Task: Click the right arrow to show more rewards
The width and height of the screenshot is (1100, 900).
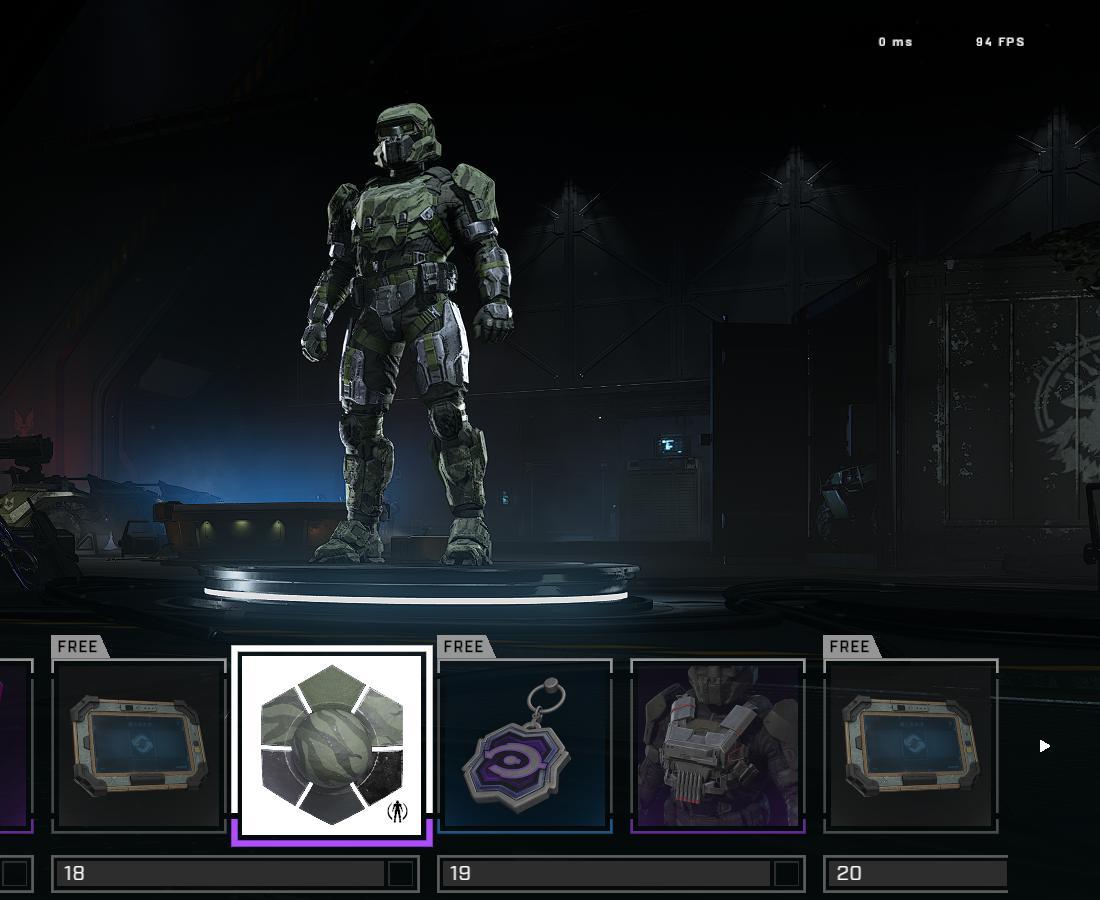Action: pos(1044,745)
